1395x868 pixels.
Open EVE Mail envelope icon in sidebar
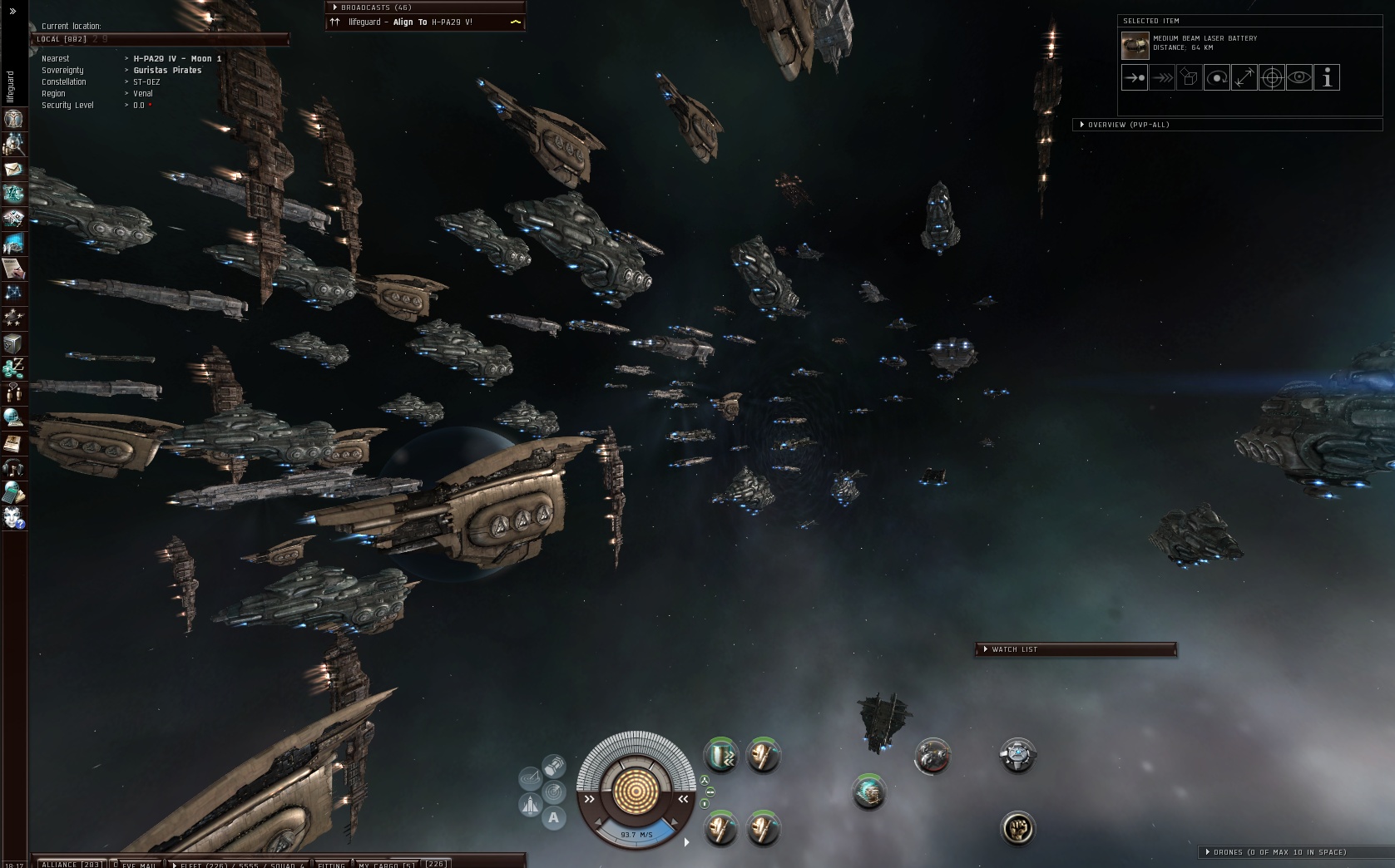(x=13, y=170)
